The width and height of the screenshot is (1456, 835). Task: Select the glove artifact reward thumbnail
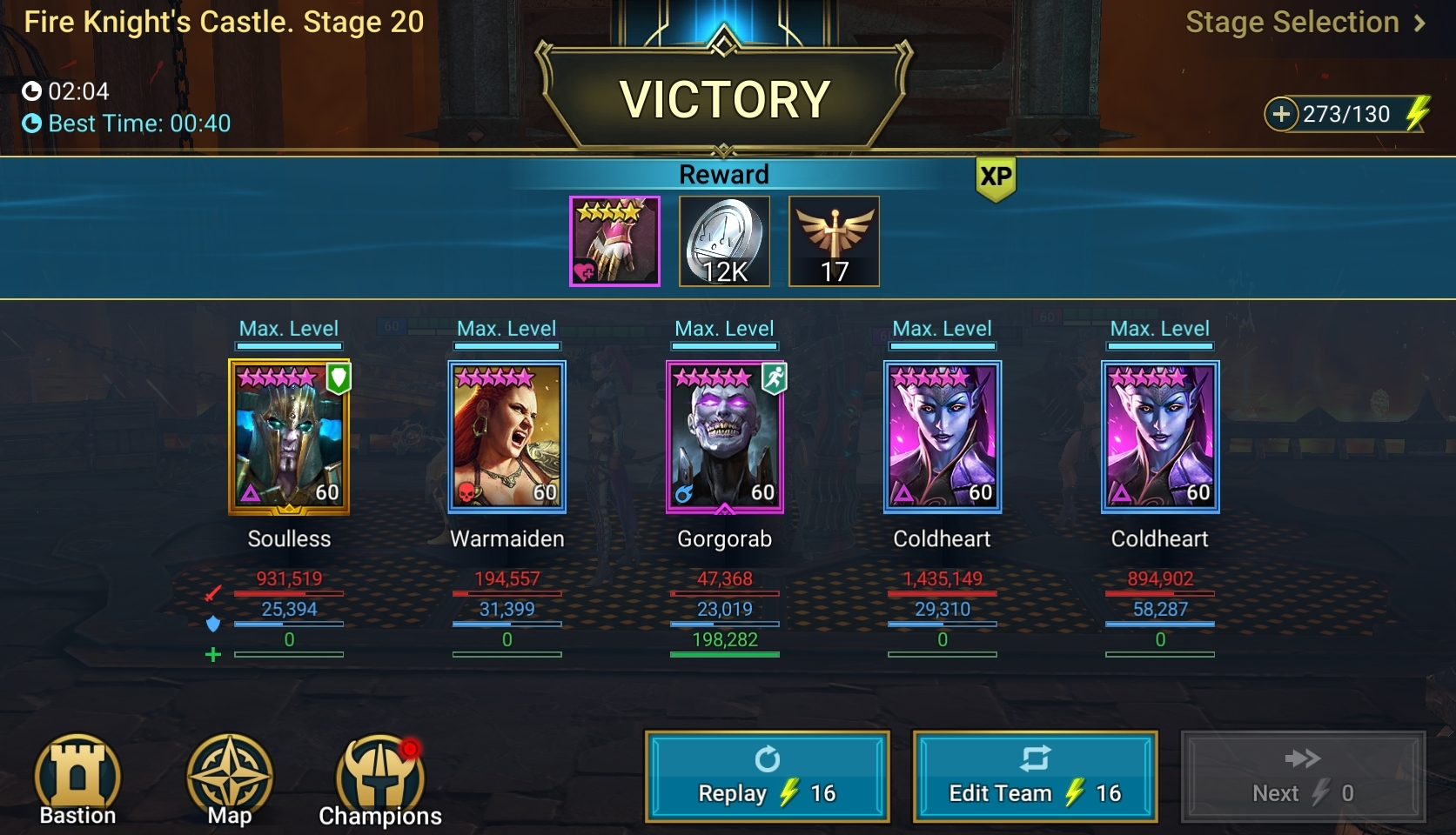[x=614, y=241]
